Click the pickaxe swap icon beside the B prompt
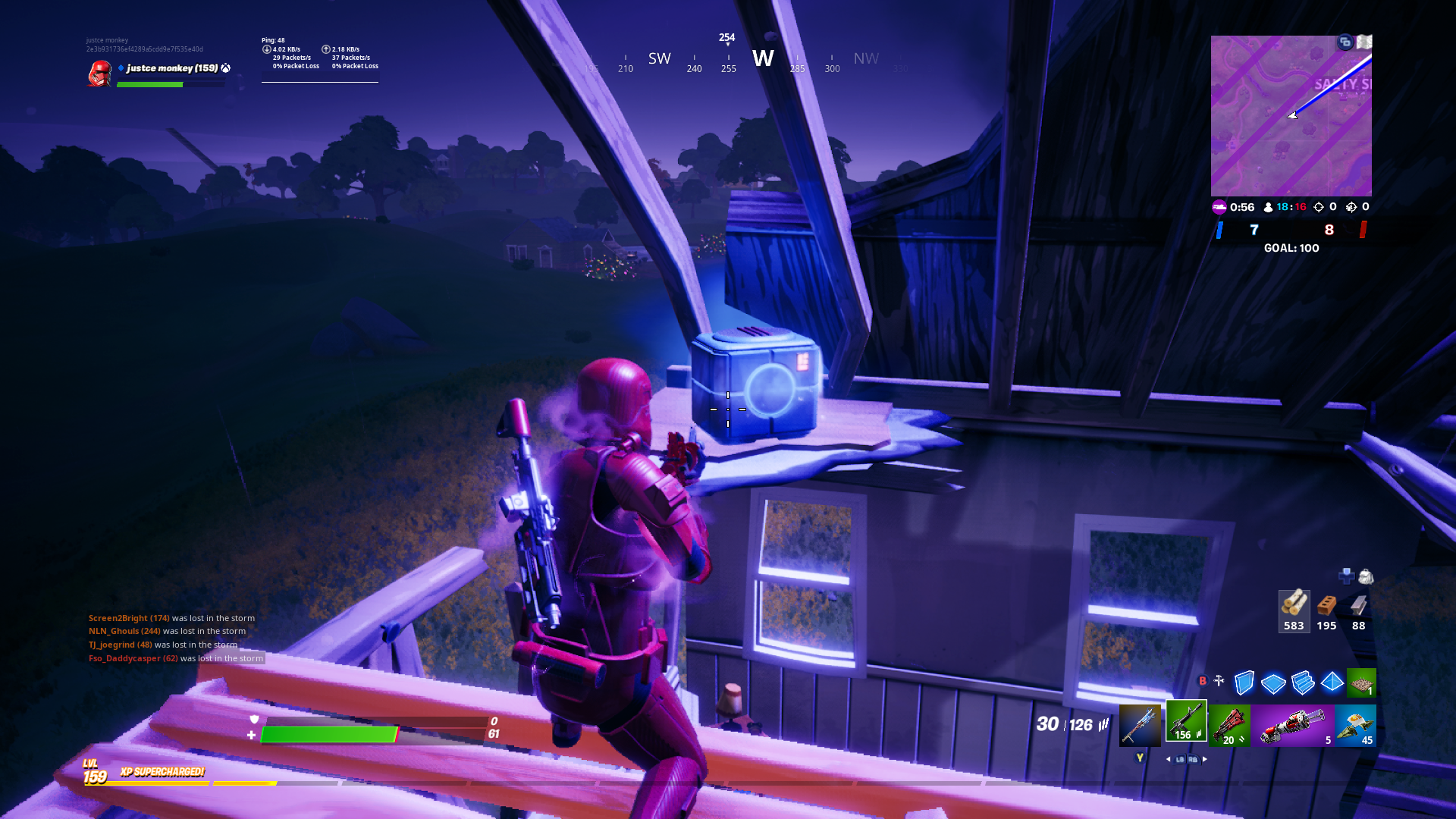Viewport: 1456px width, 819px height. pyautogui.click(x=1219, y=680)
